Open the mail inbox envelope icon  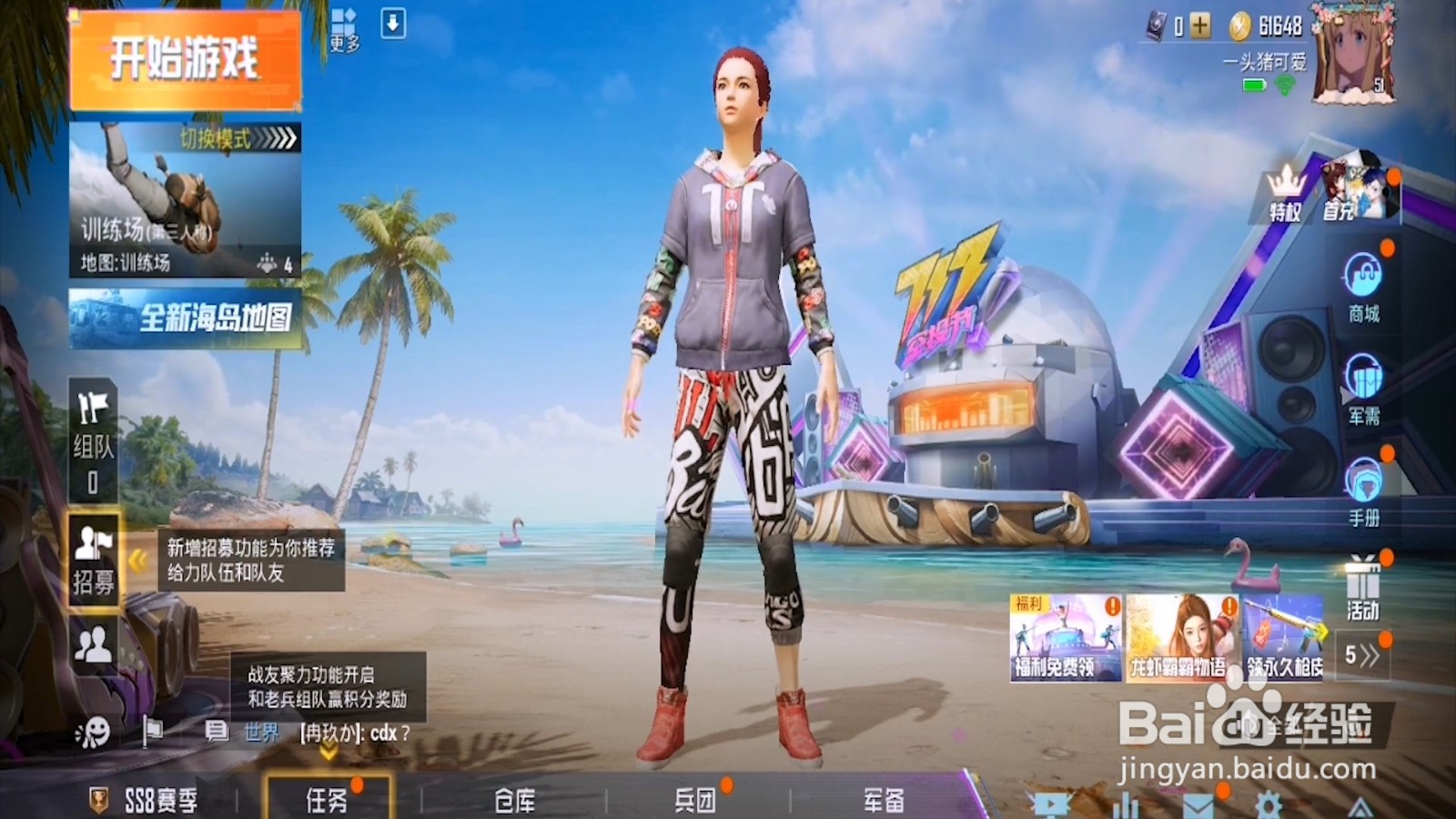(1197, 805)
